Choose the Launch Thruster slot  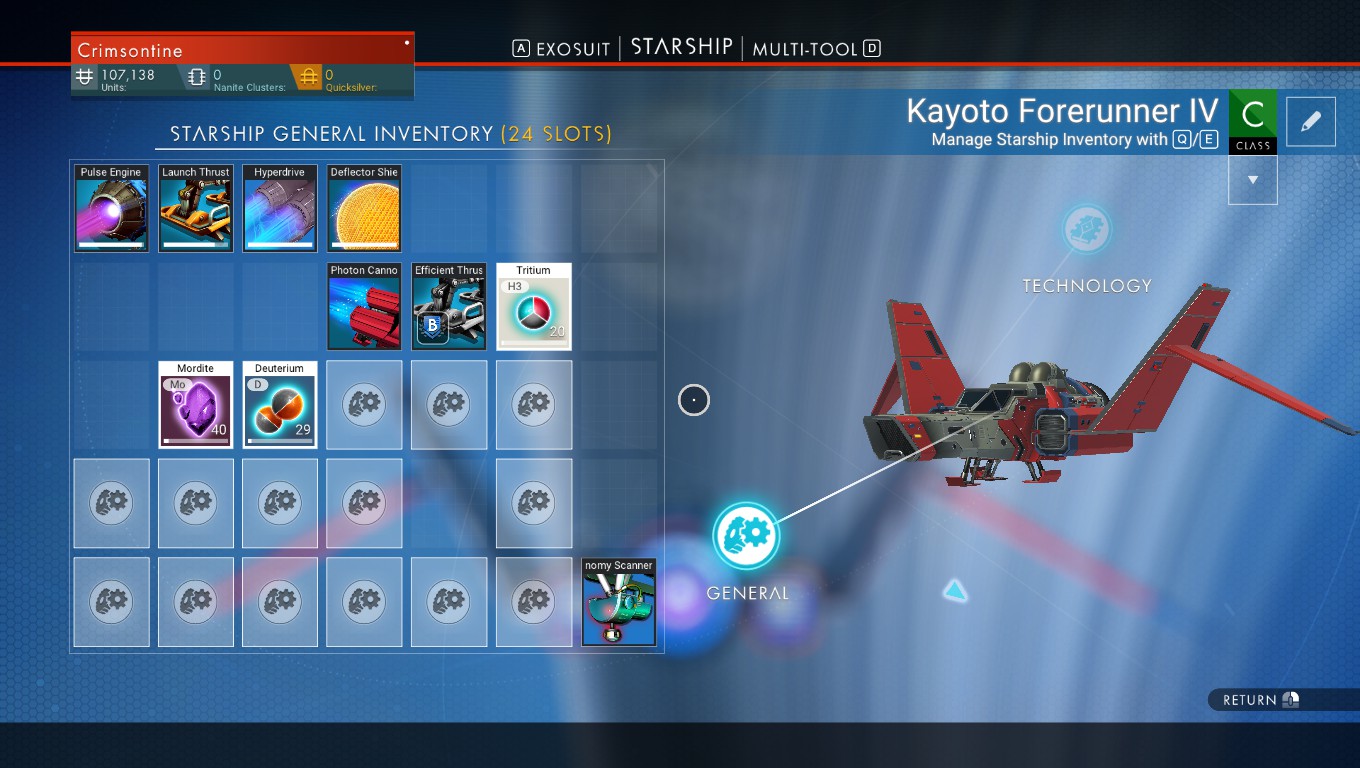(196, 208)
